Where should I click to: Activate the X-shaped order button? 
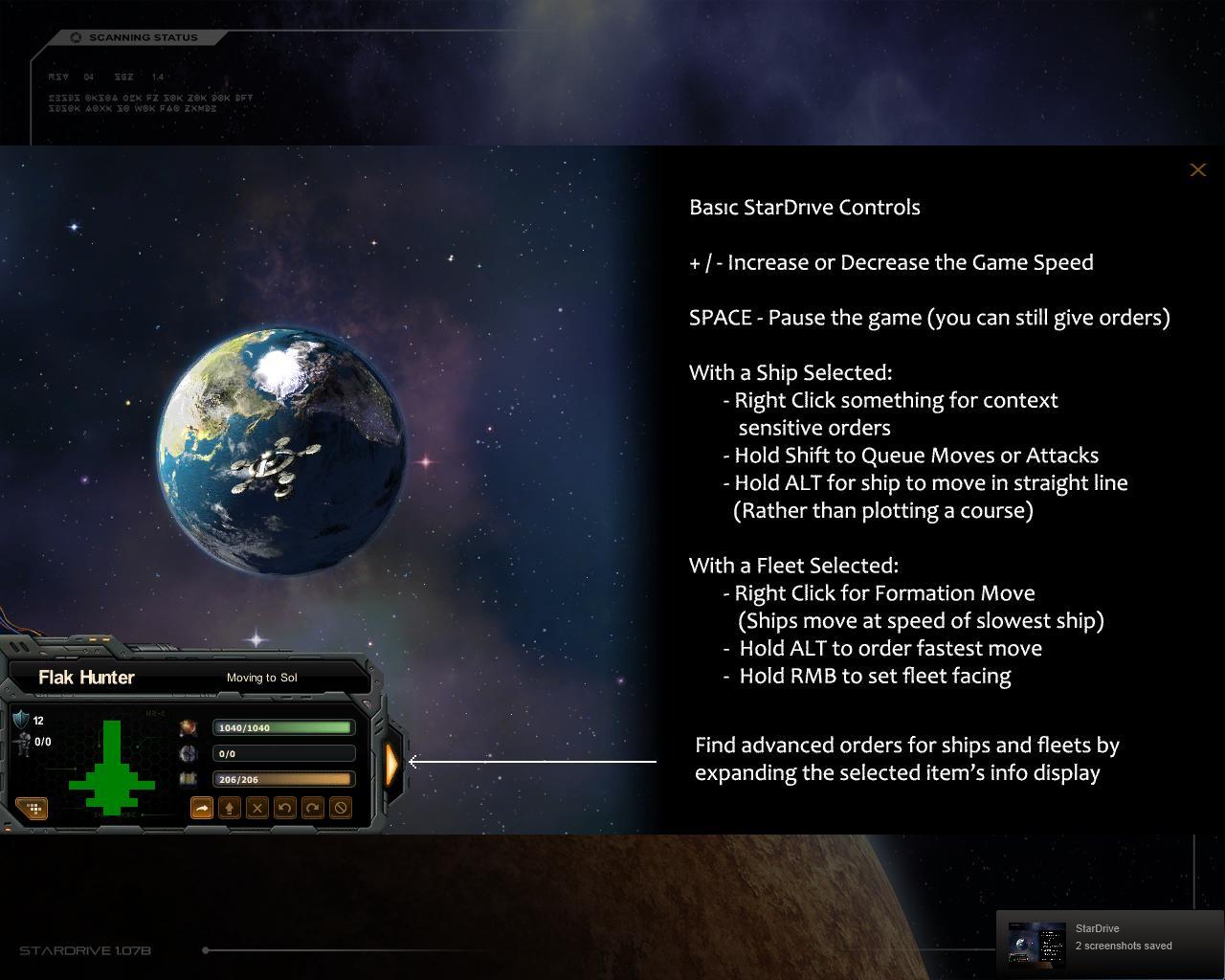[x=257, y=808]
